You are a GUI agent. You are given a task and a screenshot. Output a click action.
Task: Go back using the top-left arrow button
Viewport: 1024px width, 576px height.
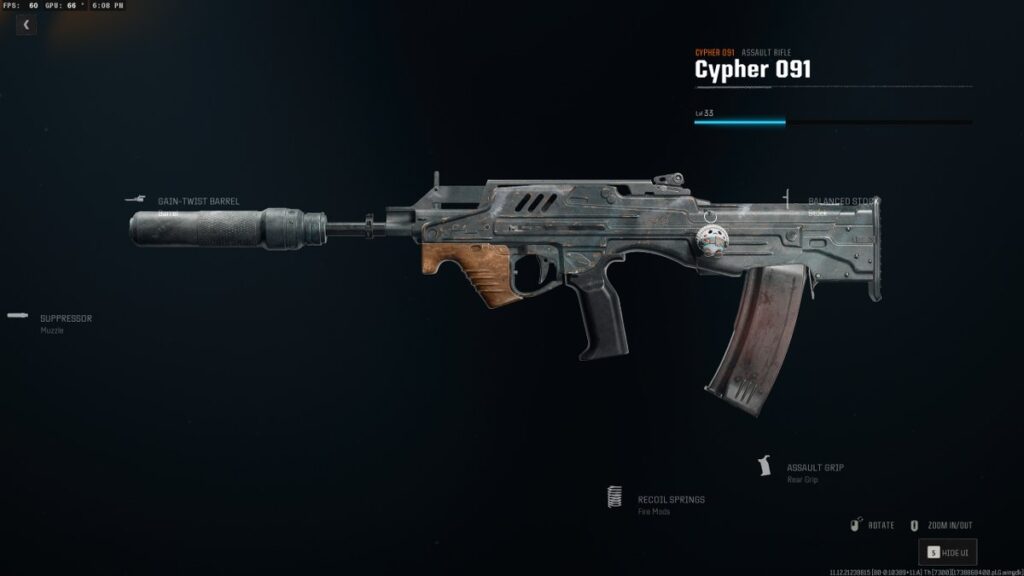click(26, 25)
